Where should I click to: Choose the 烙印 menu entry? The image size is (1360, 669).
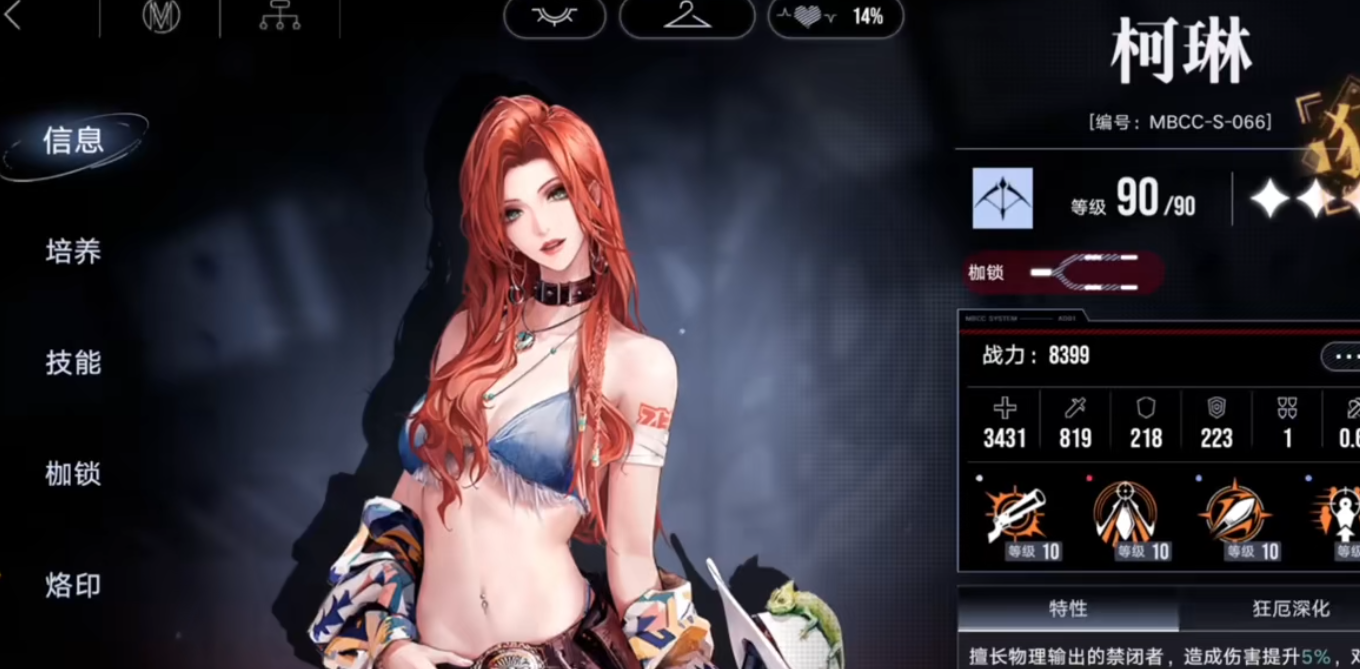pos(74,585)
